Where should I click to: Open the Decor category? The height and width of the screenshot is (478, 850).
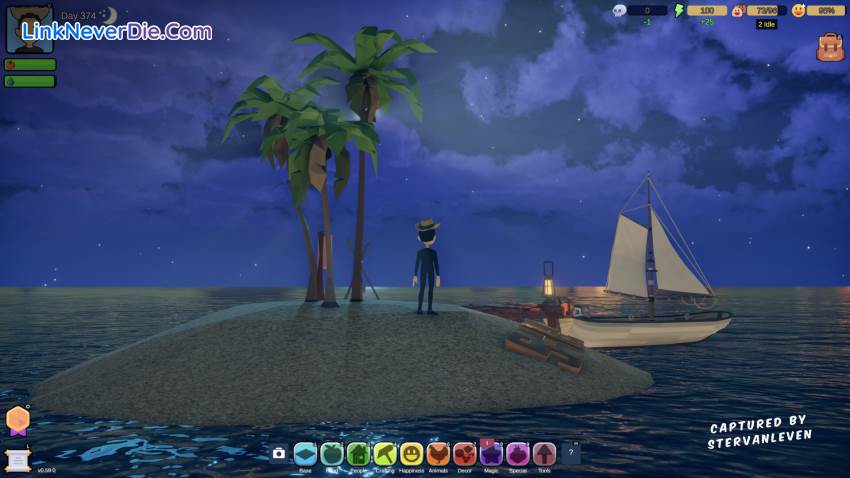(465, 454)
